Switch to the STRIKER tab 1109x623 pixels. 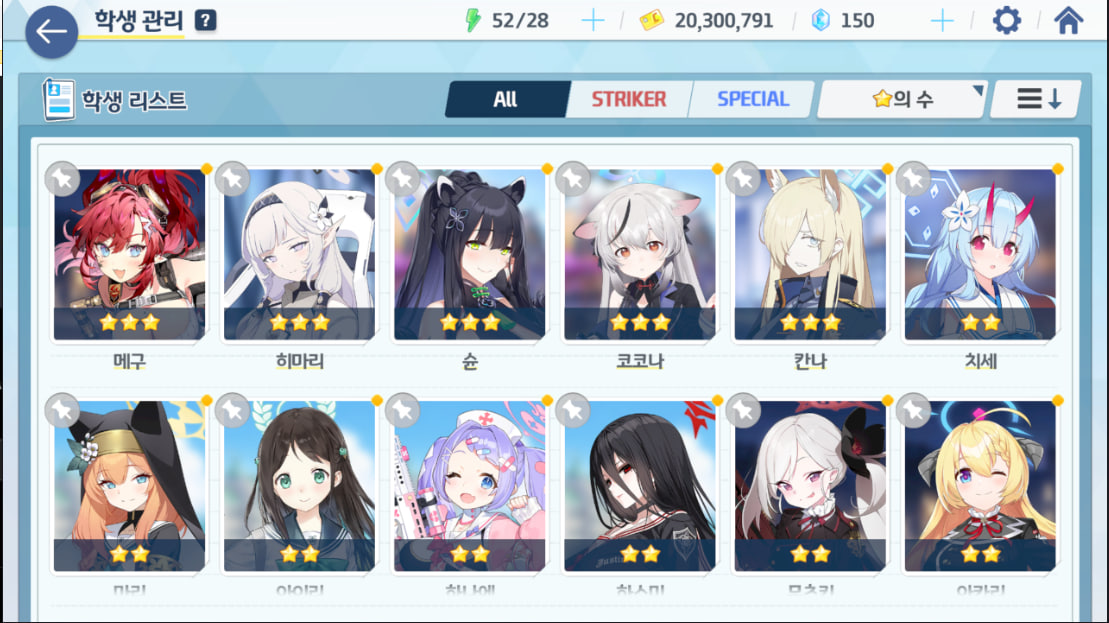coord(628,99)
